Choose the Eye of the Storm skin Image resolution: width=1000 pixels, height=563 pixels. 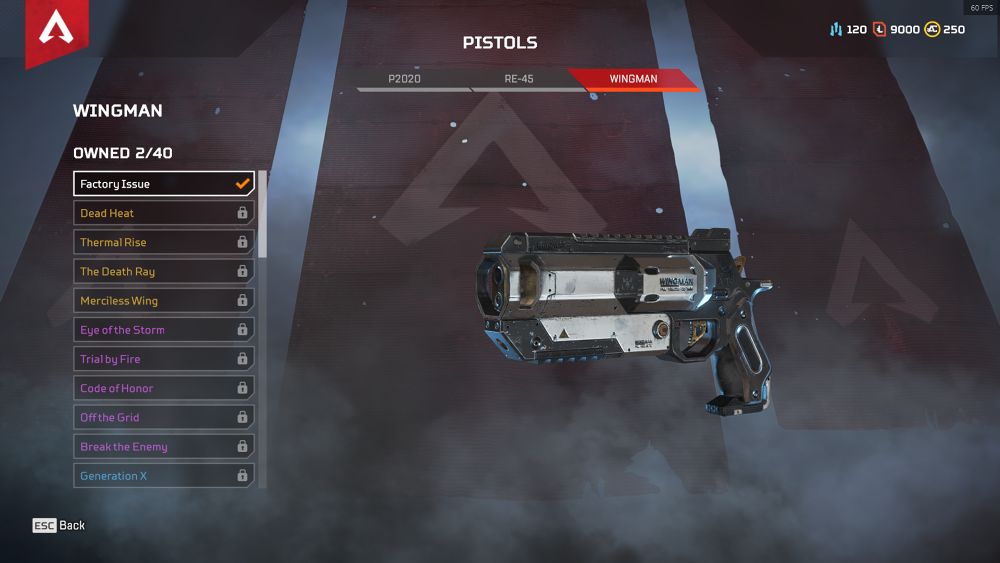[164, 330]
